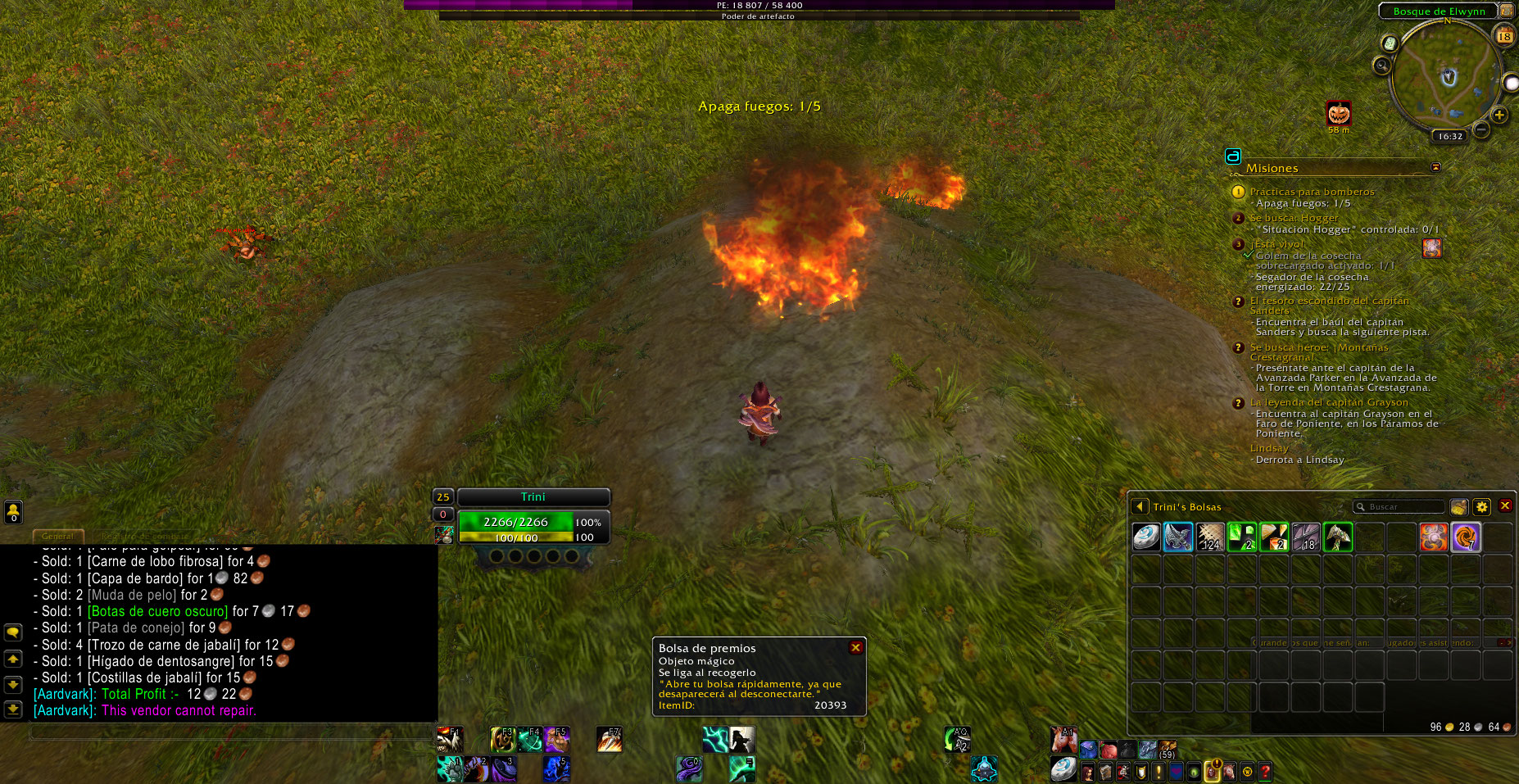Open the General chat tab
The height and width of the screenshot is (784, 1519).
point(57,537)
